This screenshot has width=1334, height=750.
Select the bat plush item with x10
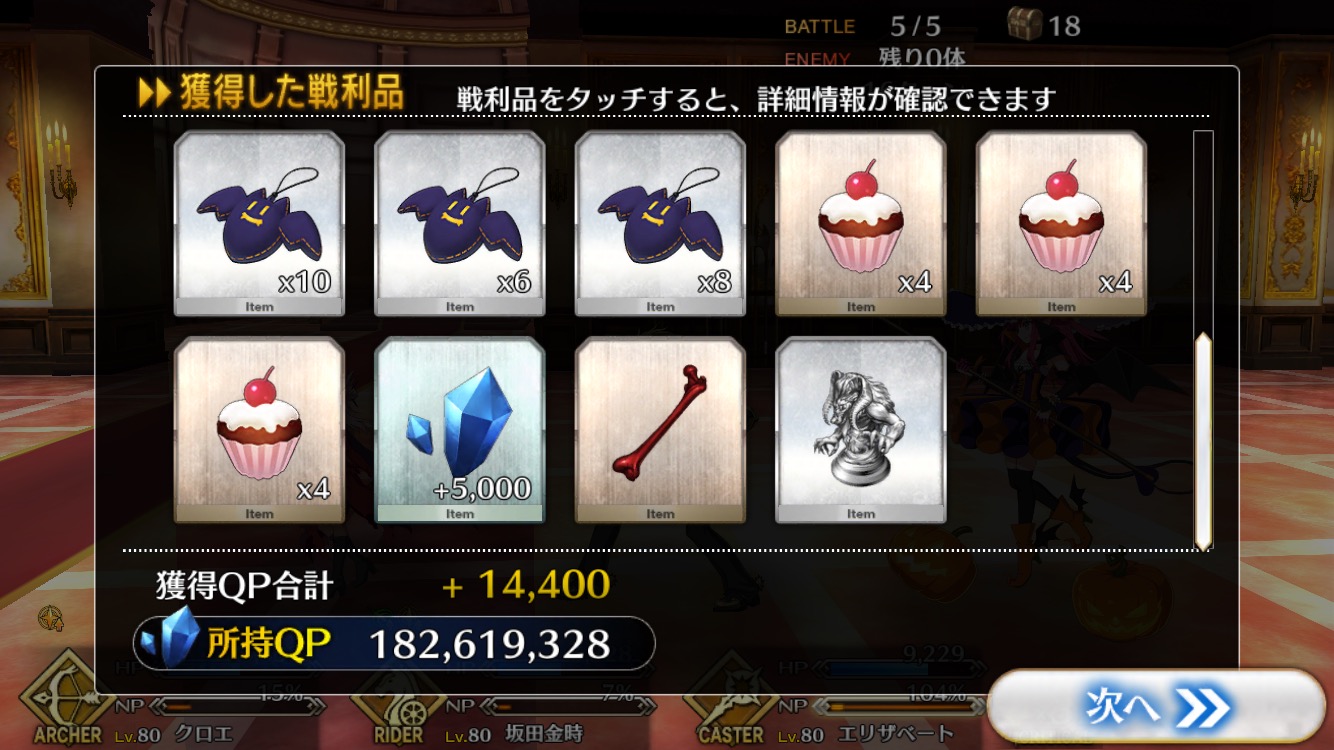259,223
